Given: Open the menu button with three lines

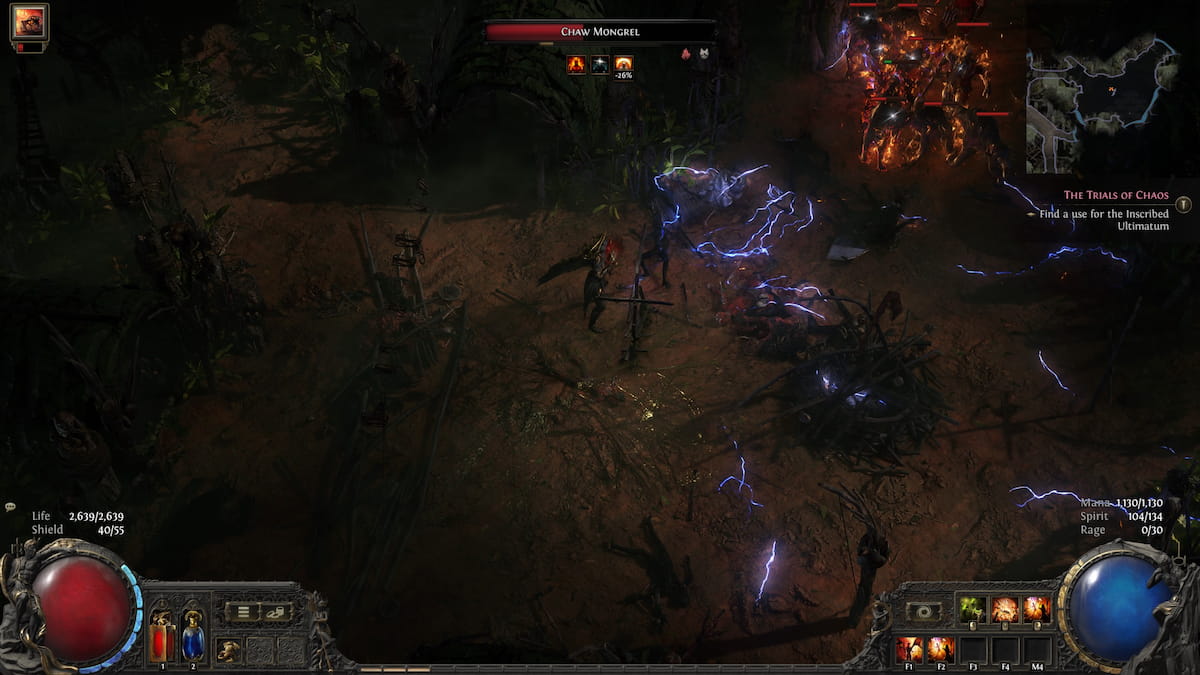Looking at the screenshot, I should coord(243,612).
